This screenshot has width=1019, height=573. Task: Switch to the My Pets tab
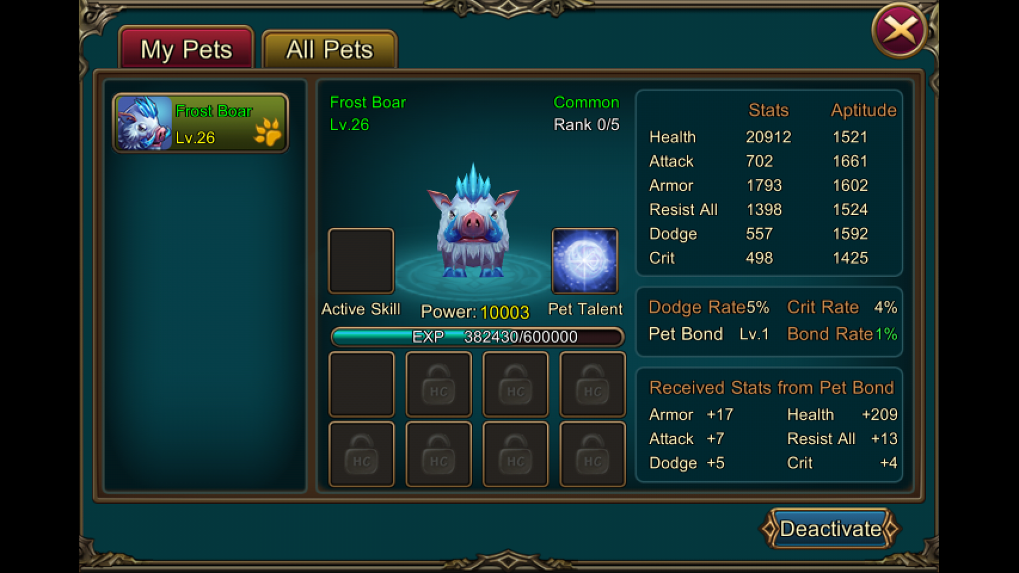click(186, 49)
